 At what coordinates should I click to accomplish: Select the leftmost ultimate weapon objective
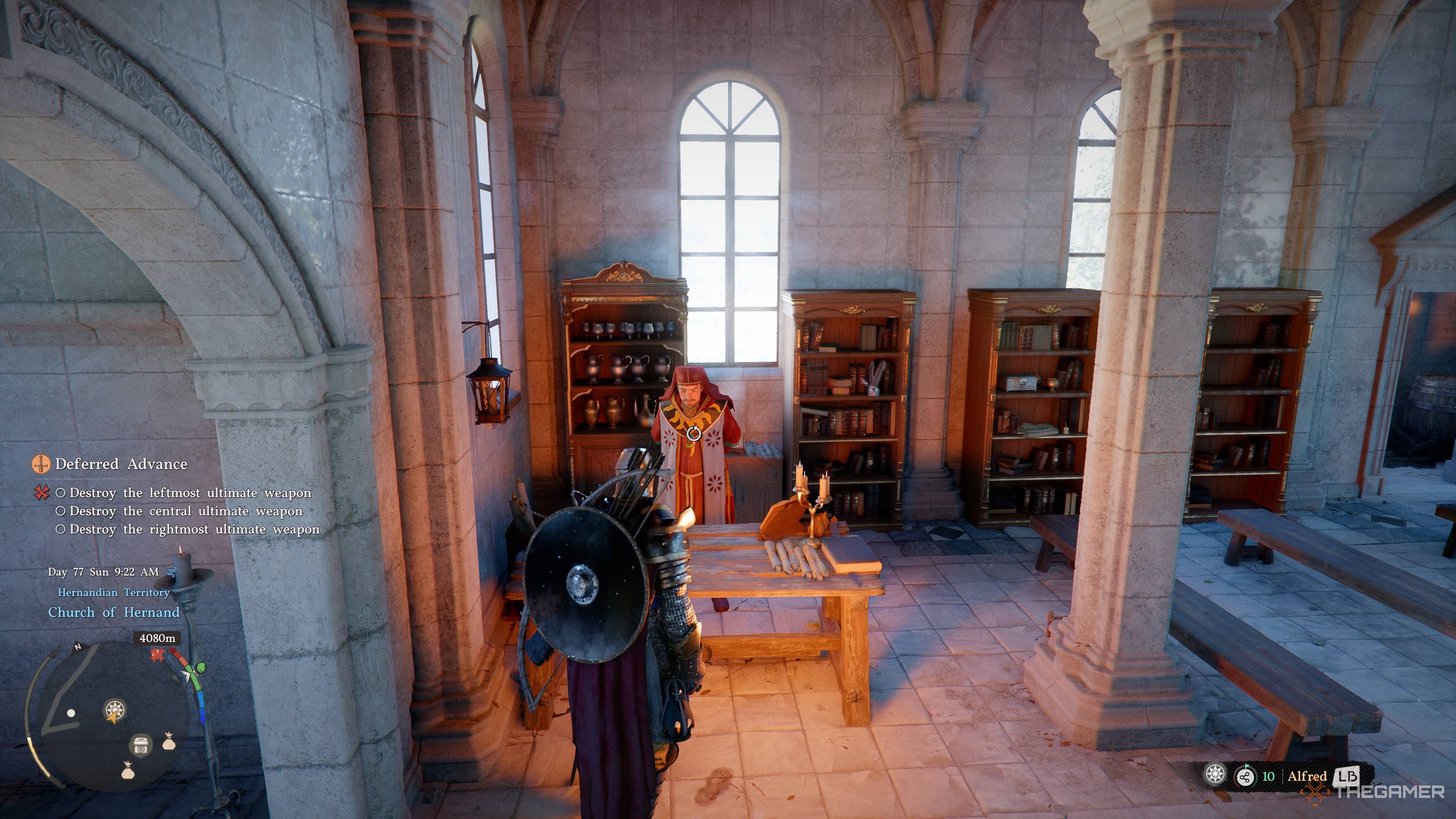(190, 493)
